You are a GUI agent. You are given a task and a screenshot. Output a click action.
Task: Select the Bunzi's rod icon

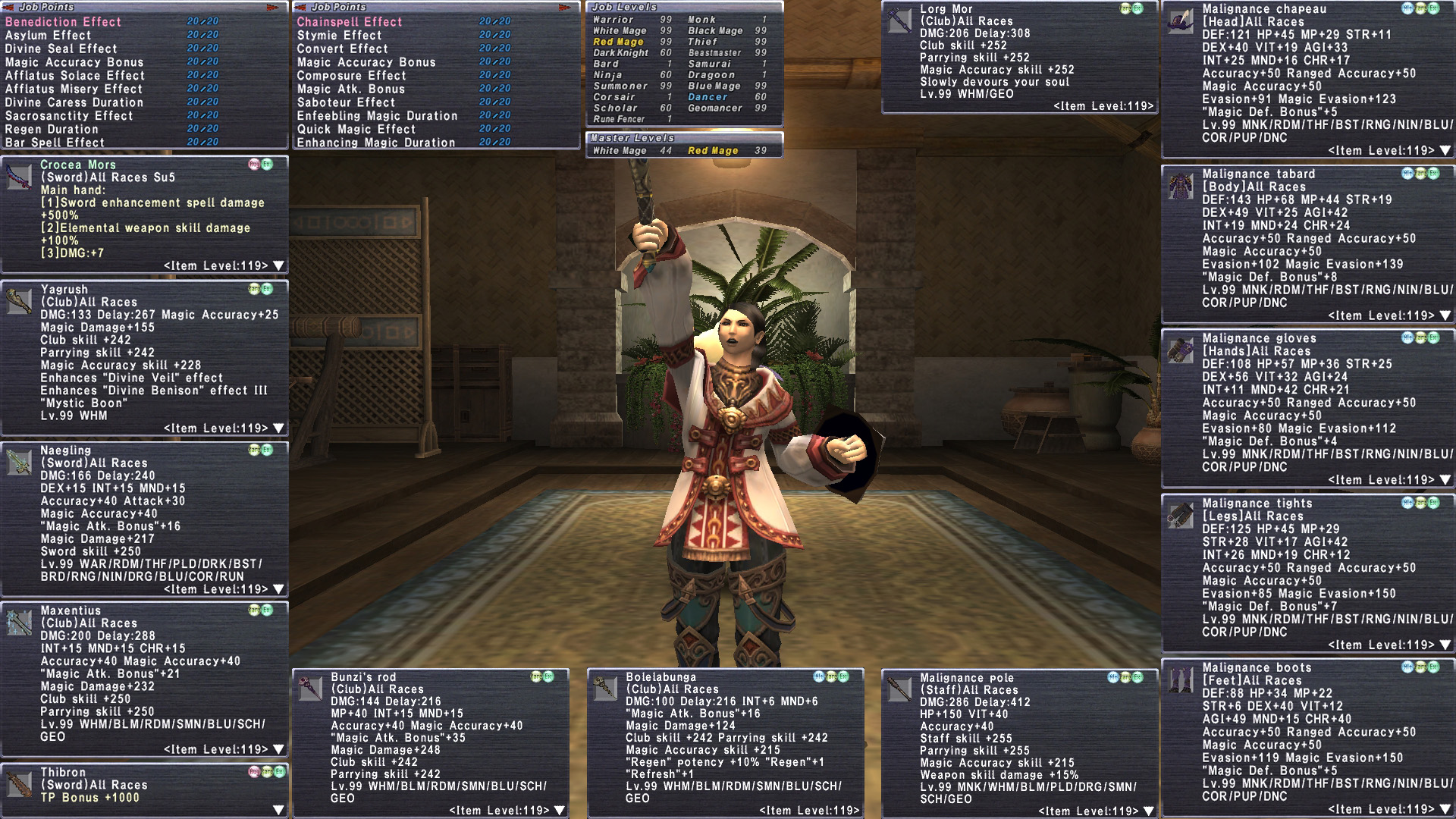tap(310, 689)
